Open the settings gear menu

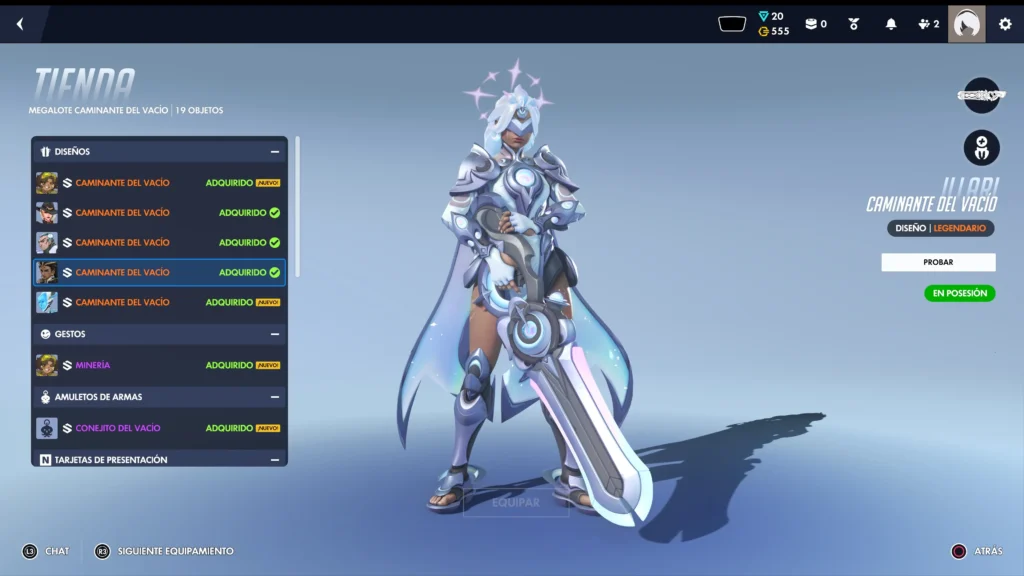pyautogui.click(x=1005, y=24)
